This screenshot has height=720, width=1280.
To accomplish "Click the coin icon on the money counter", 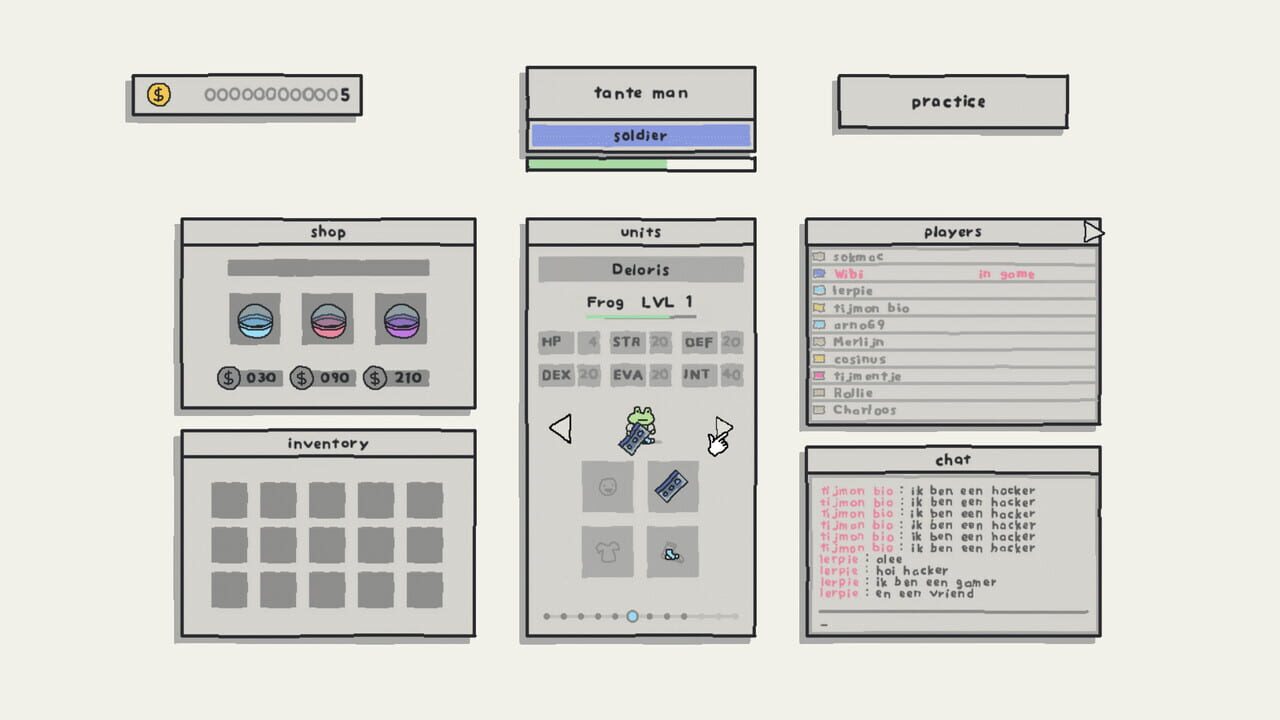I will (x=157, y=94).
